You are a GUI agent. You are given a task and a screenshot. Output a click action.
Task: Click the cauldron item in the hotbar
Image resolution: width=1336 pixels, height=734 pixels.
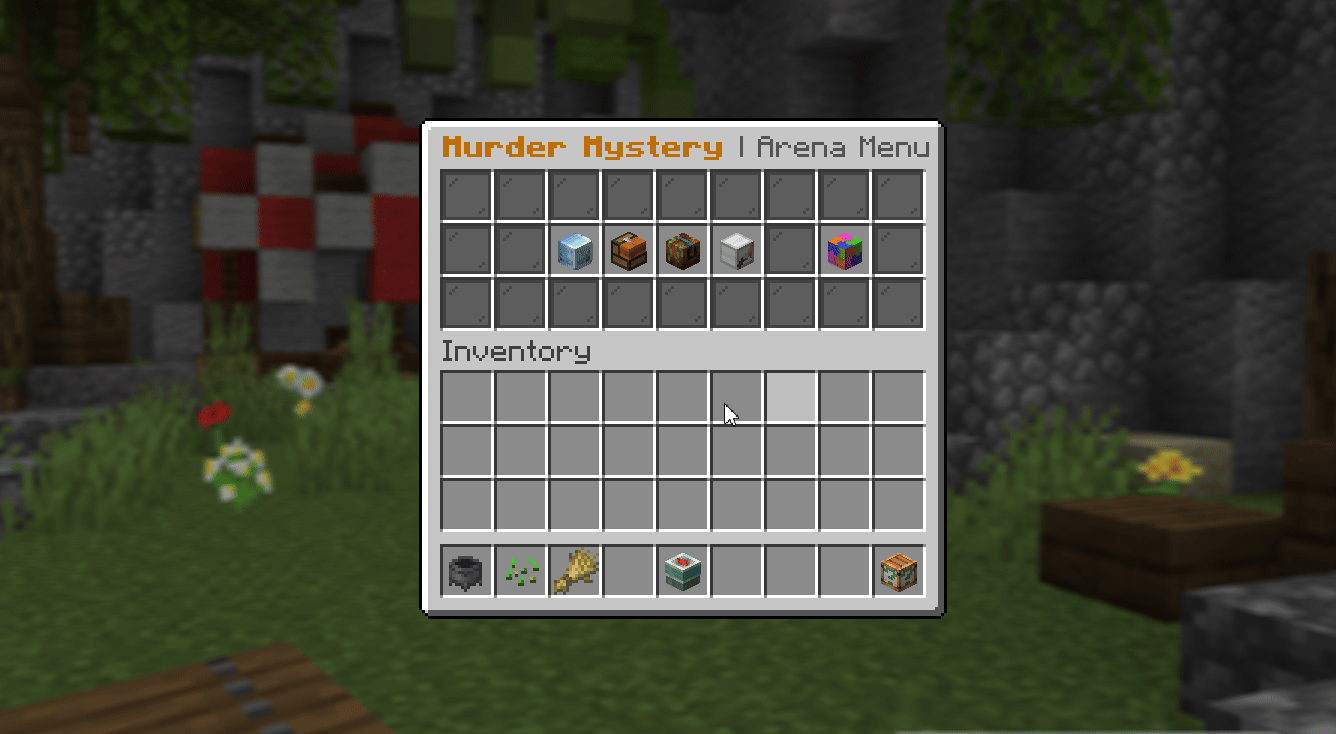click(465, 570)
